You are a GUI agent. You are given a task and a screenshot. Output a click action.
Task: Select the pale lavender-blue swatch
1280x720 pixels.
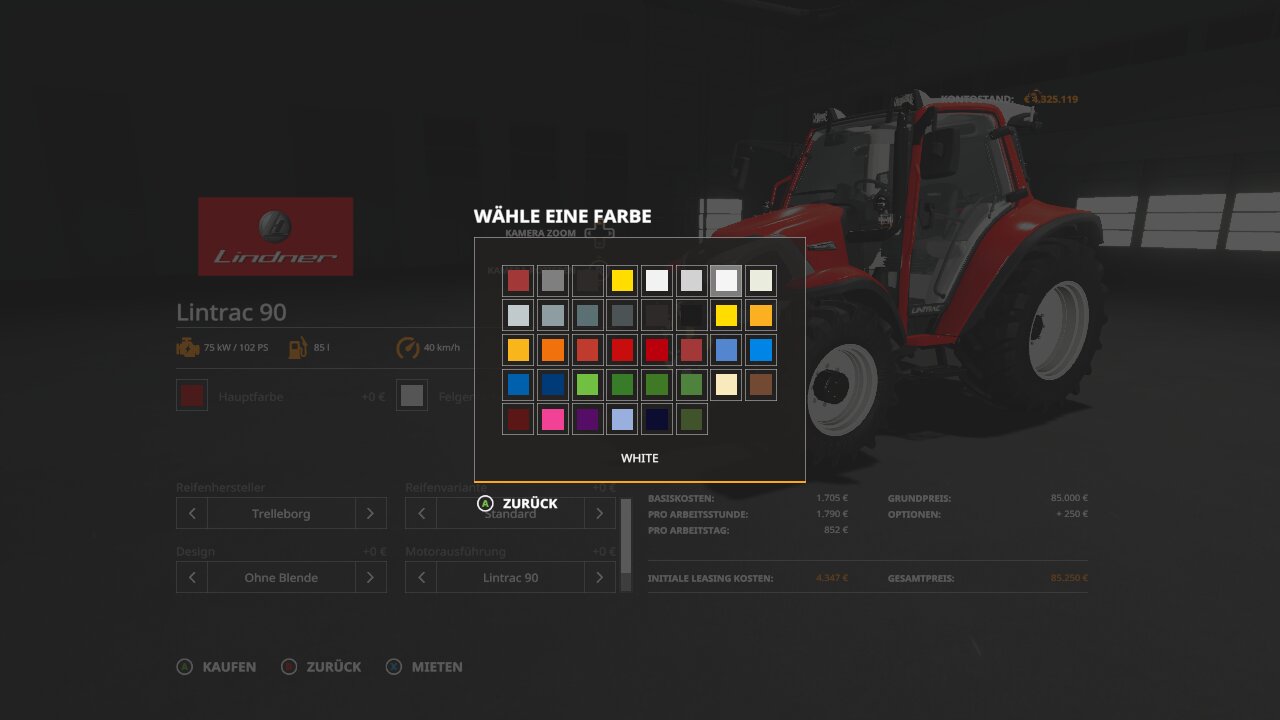coord(622,419)
